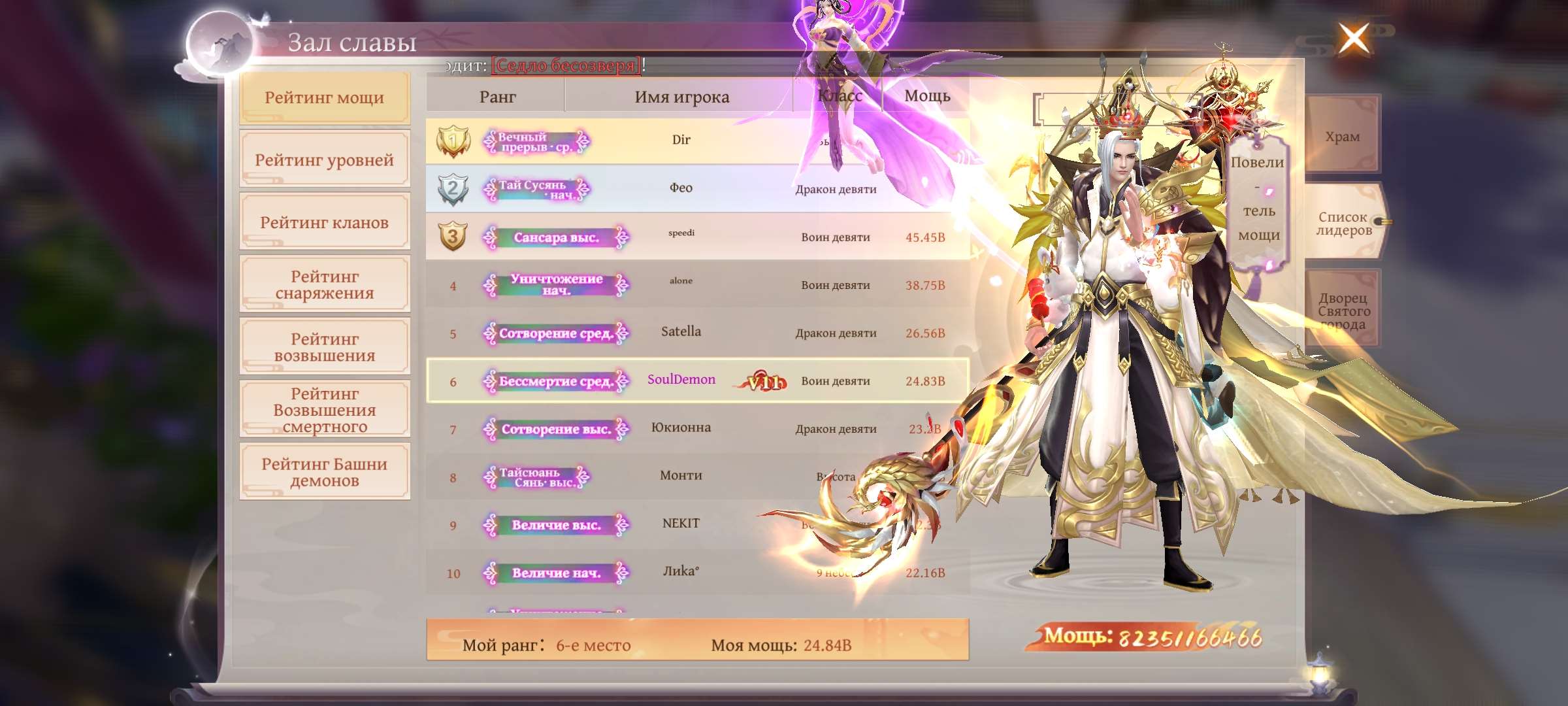Click the Юкионна player row

[x=681, y=428]
